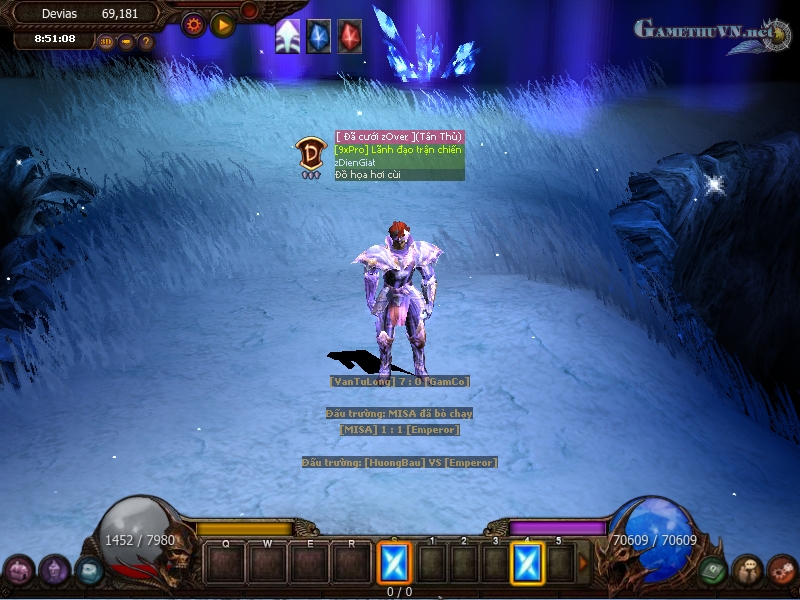Image resolution: width=800 pixels, height=600 pixels.
Task: Activate the blue slash skill in slot 4
Action: [x=527, y=564]
